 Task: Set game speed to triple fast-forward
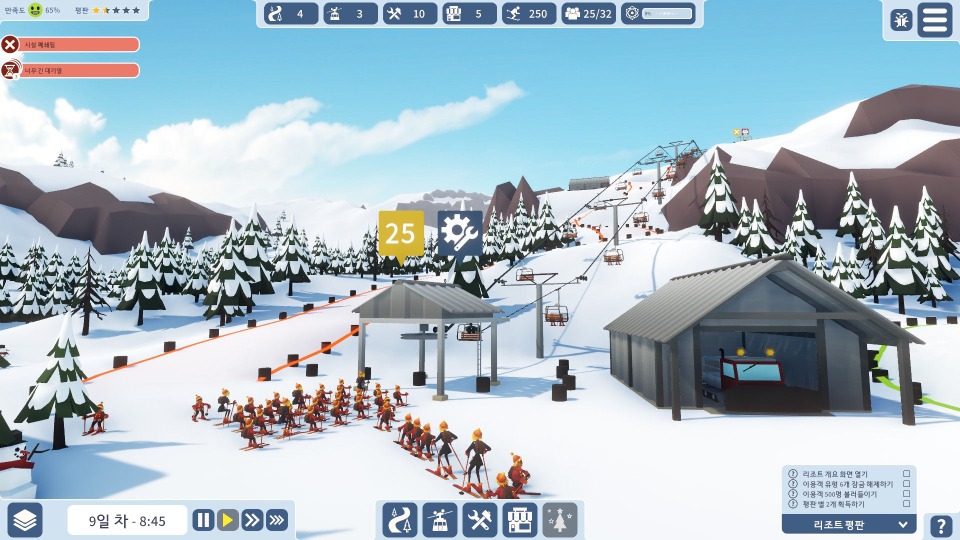pyautogui.click(x=277, y=520)
